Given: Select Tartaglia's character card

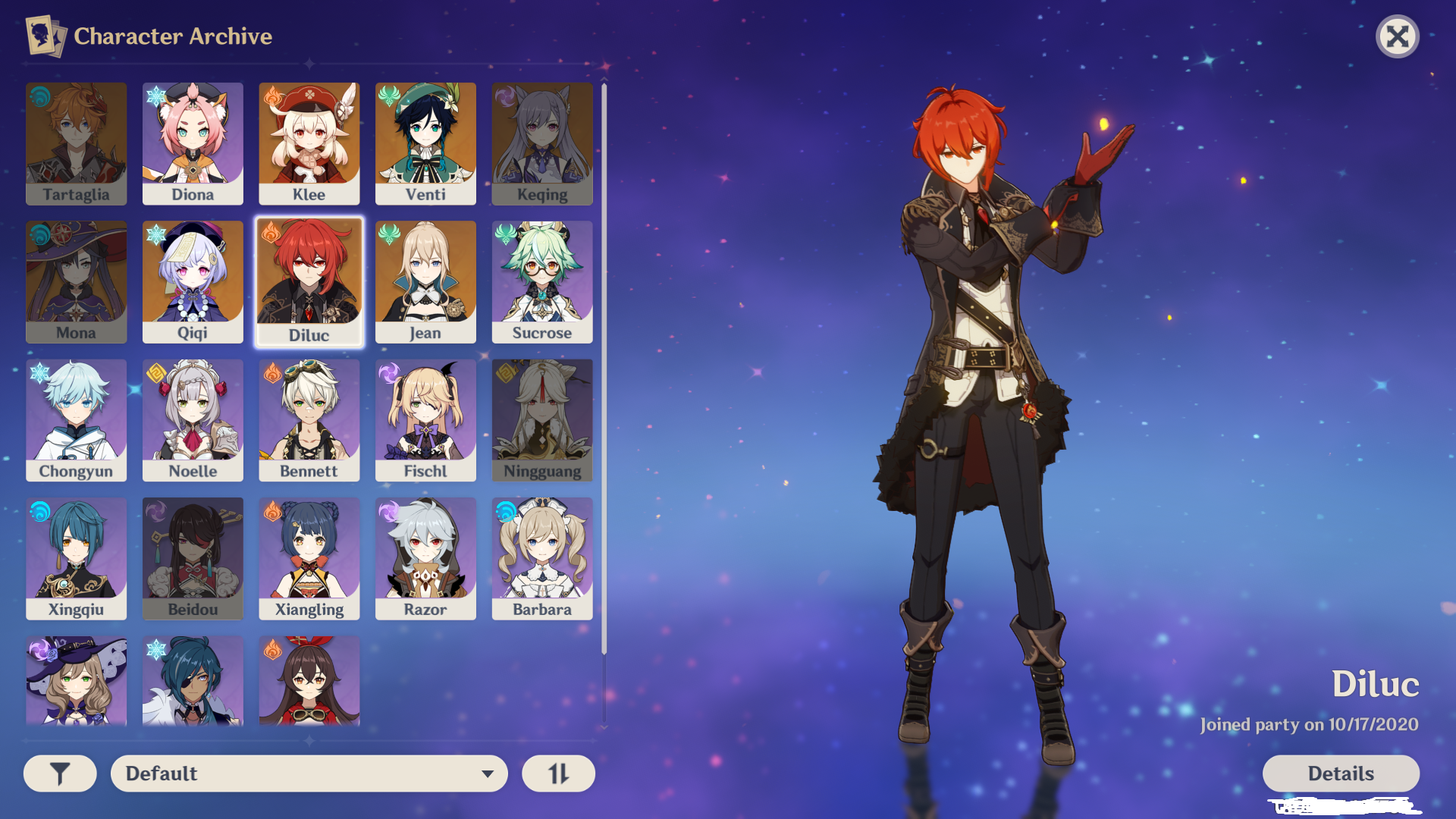Looking at the screenshot, I should [76, 144].
